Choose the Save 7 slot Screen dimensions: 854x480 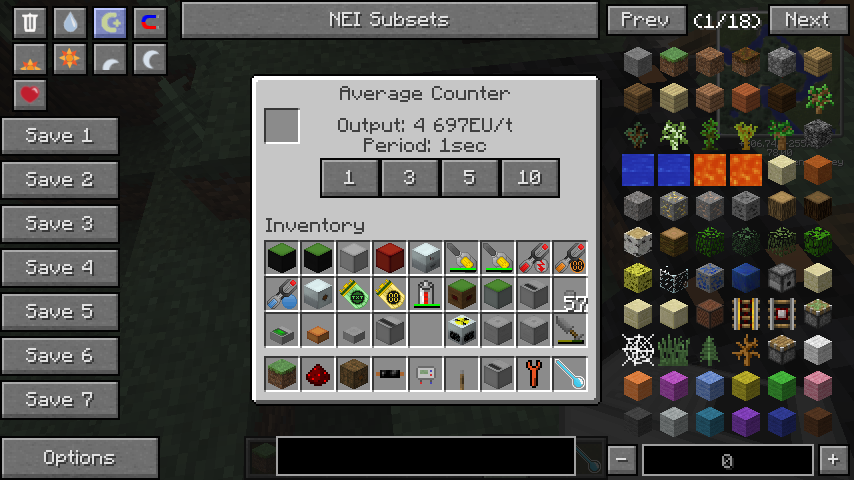click(59, 400)
